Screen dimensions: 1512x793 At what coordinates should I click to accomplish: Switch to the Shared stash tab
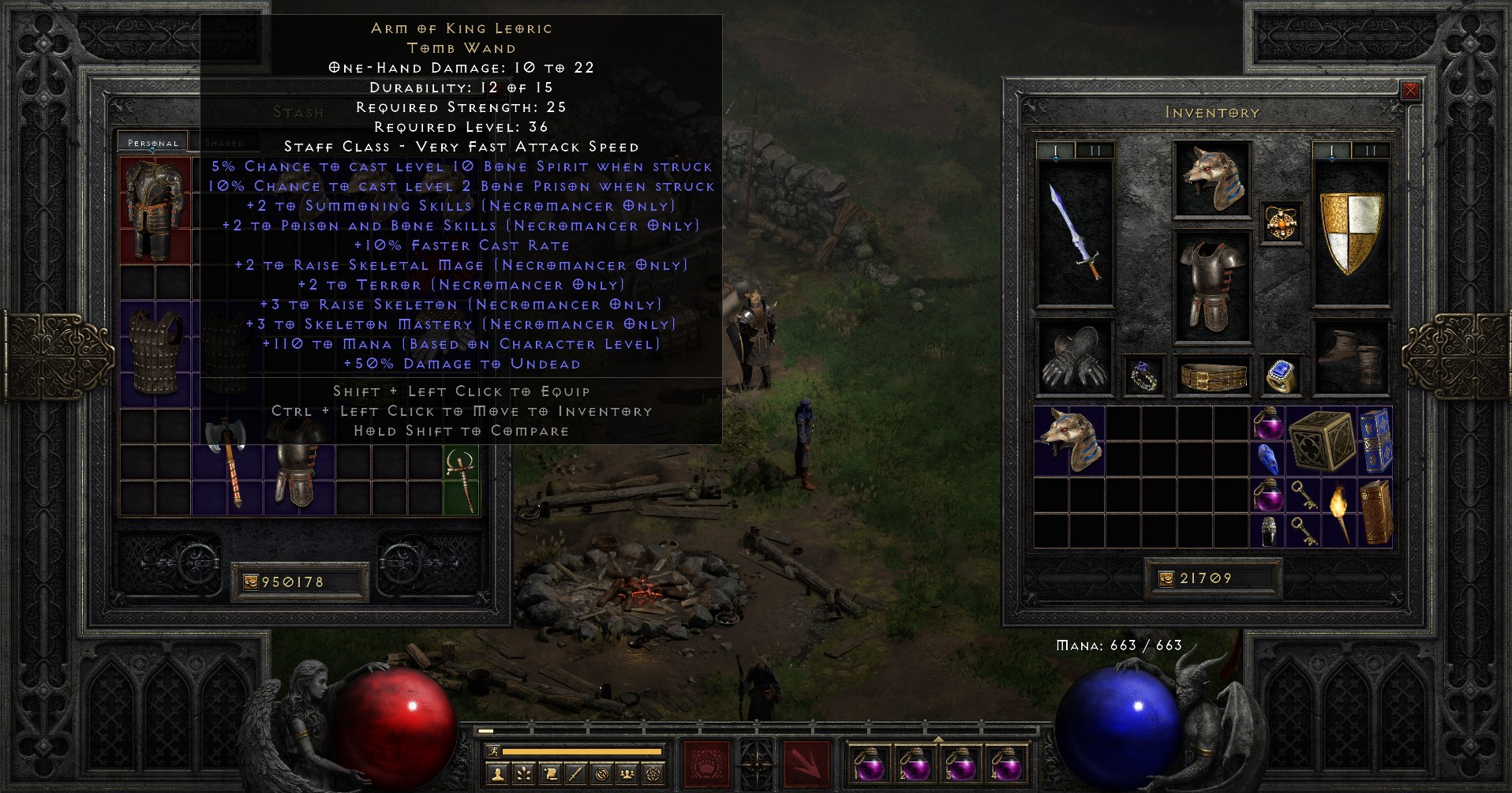point(226,142)
